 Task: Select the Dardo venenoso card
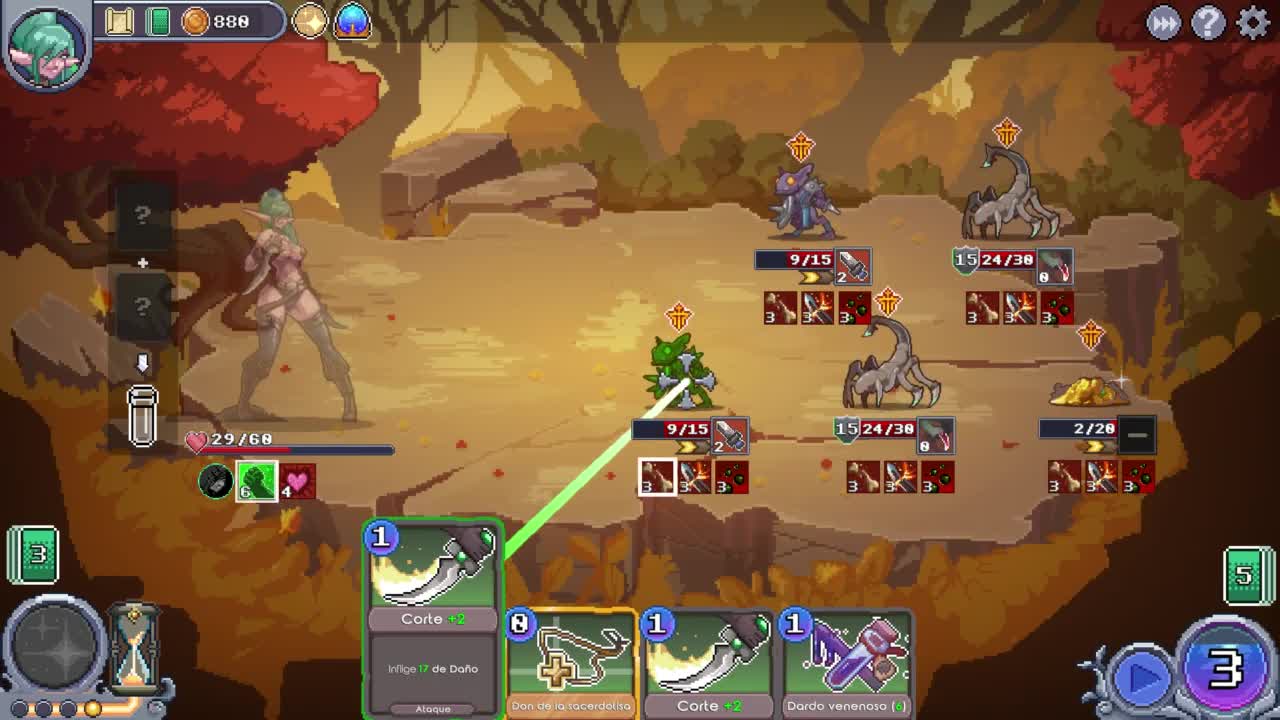pyautogui.click(x=846, y=665)
